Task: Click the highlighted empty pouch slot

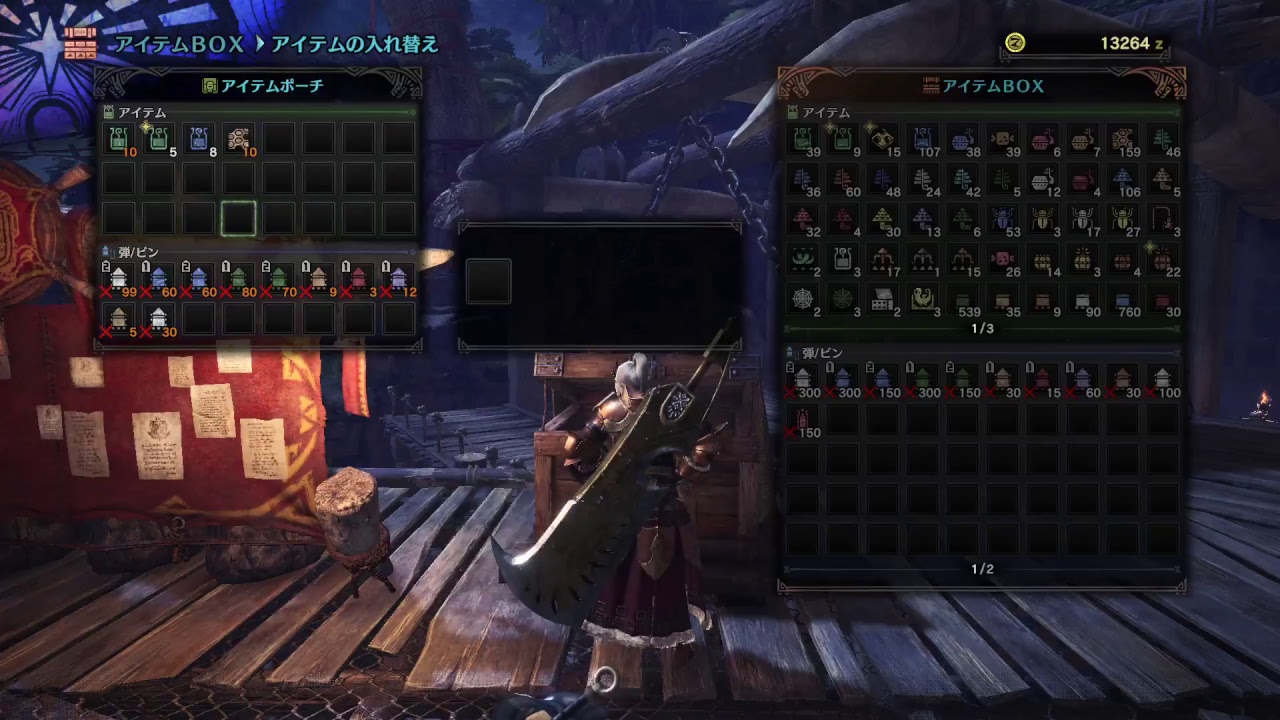Action: pyautogui.click(x=239, y=218)
